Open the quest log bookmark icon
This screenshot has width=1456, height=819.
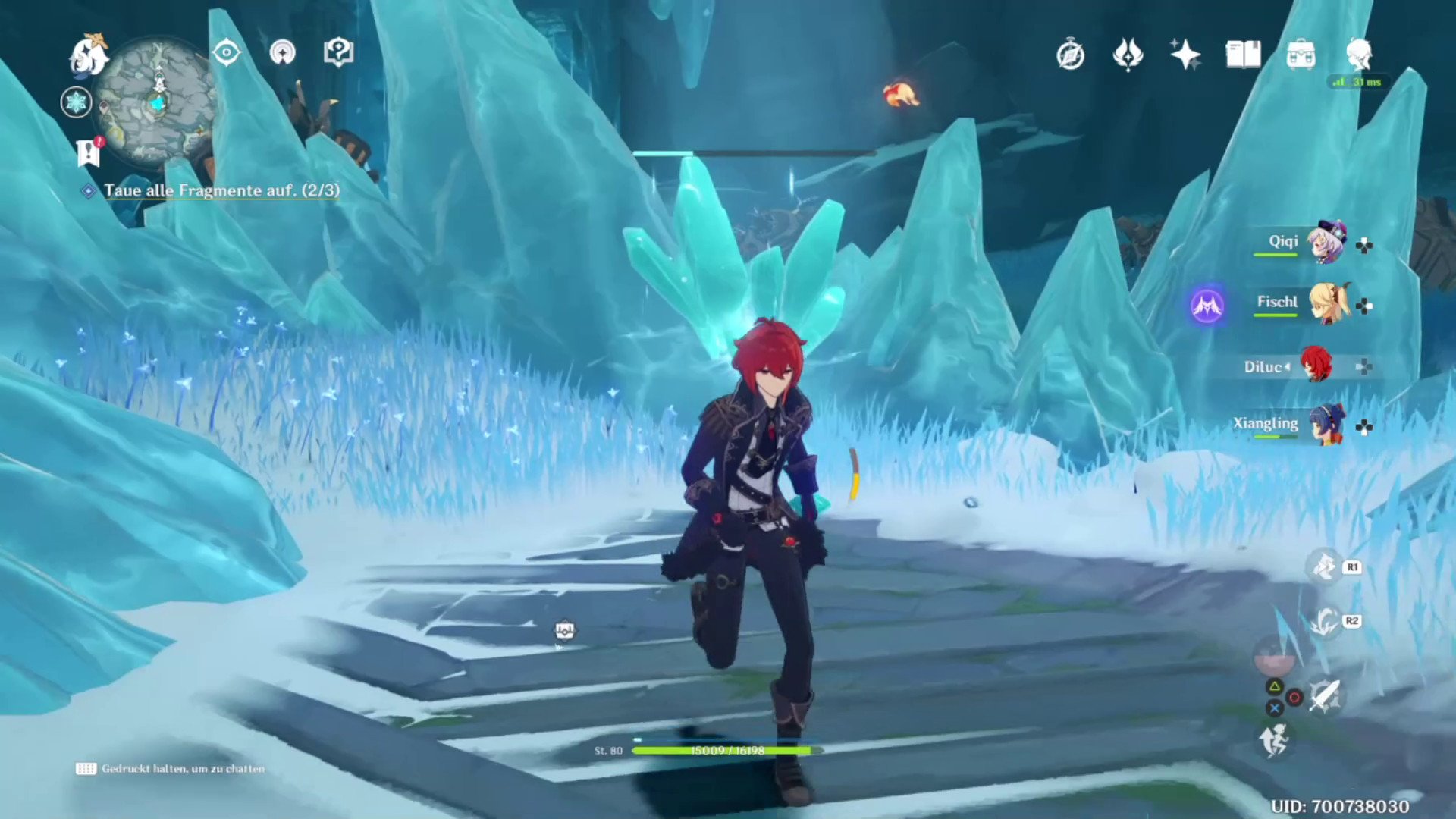point(89,152)
